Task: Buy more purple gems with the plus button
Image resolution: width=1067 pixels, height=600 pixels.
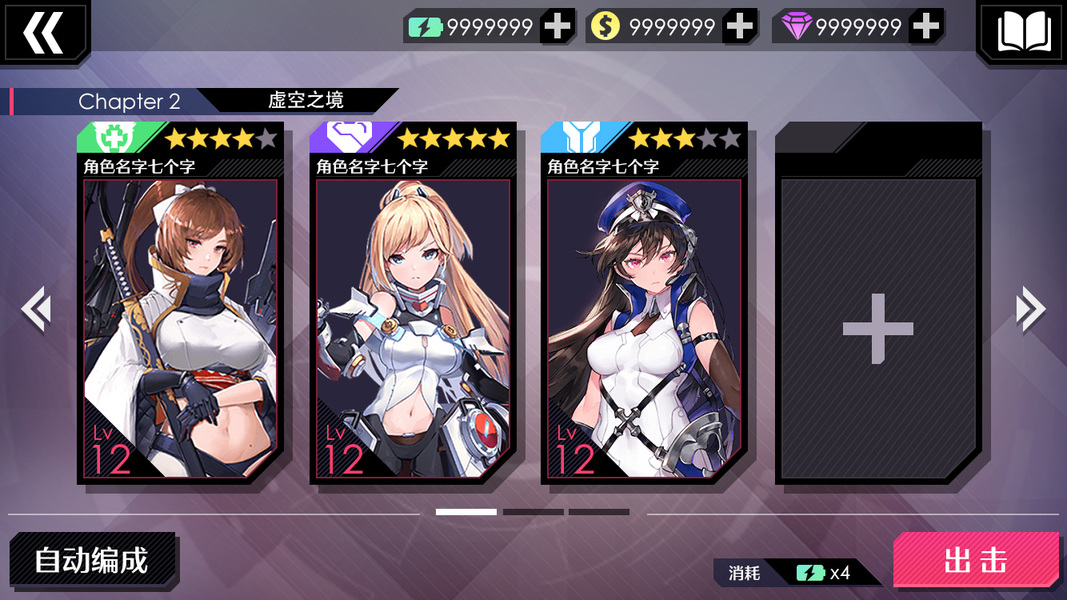Action: click(927, 27)
